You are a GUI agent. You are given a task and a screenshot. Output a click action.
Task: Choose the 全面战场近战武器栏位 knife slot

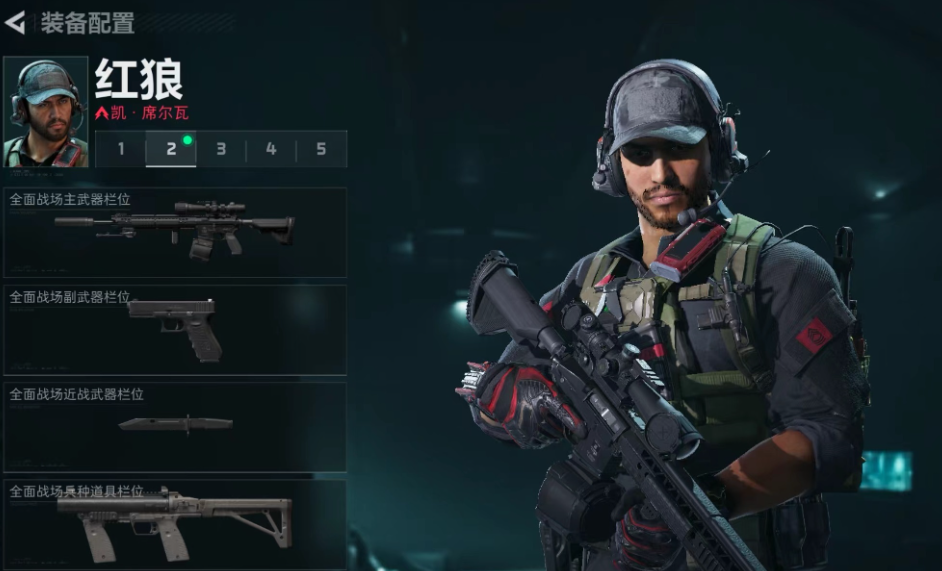coord(175,427)
